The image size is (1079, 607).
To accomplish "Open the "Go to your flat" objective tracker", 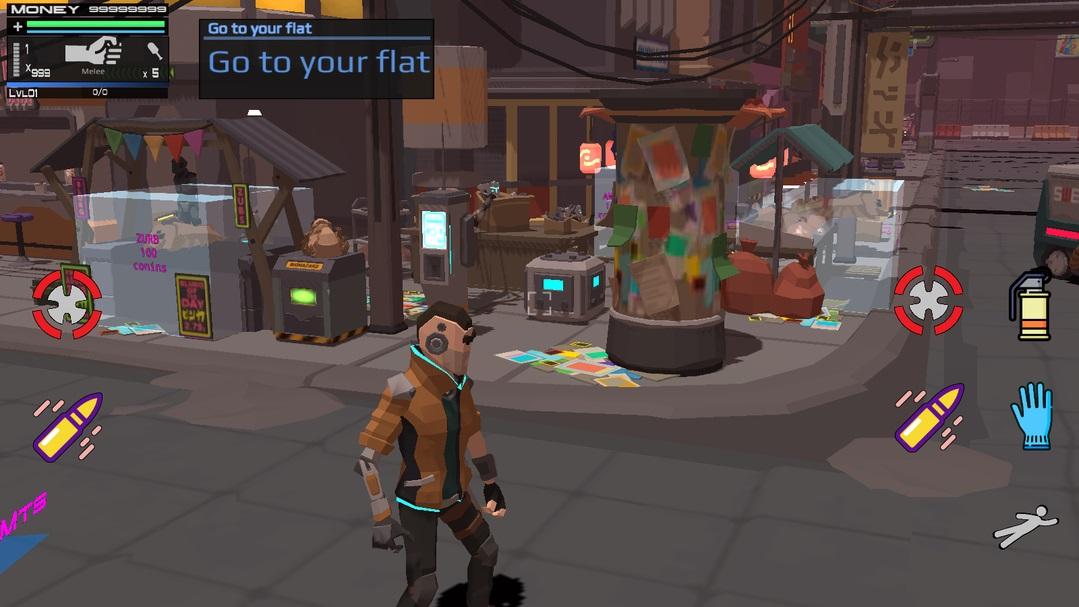I will click(x=316, y=59).
